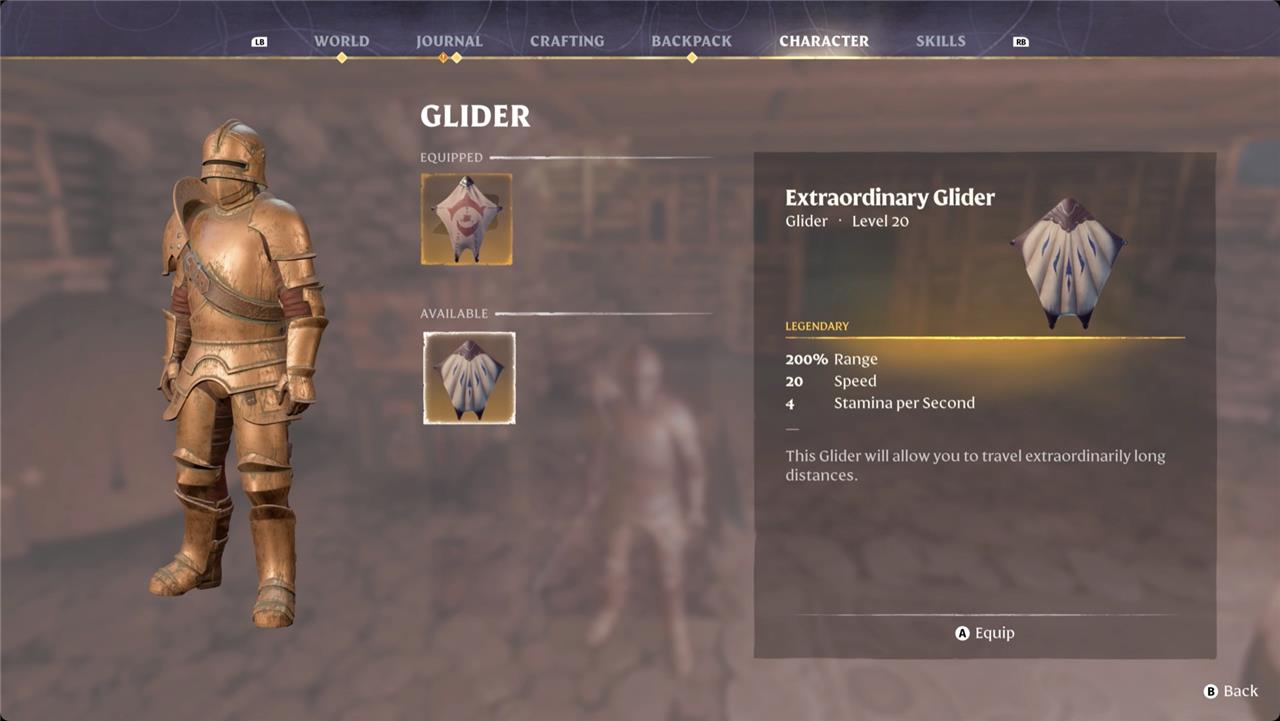The image size is (1280, 721).
Task: Choose the available Extraordinary Glider slot
Action: [469, 378]
